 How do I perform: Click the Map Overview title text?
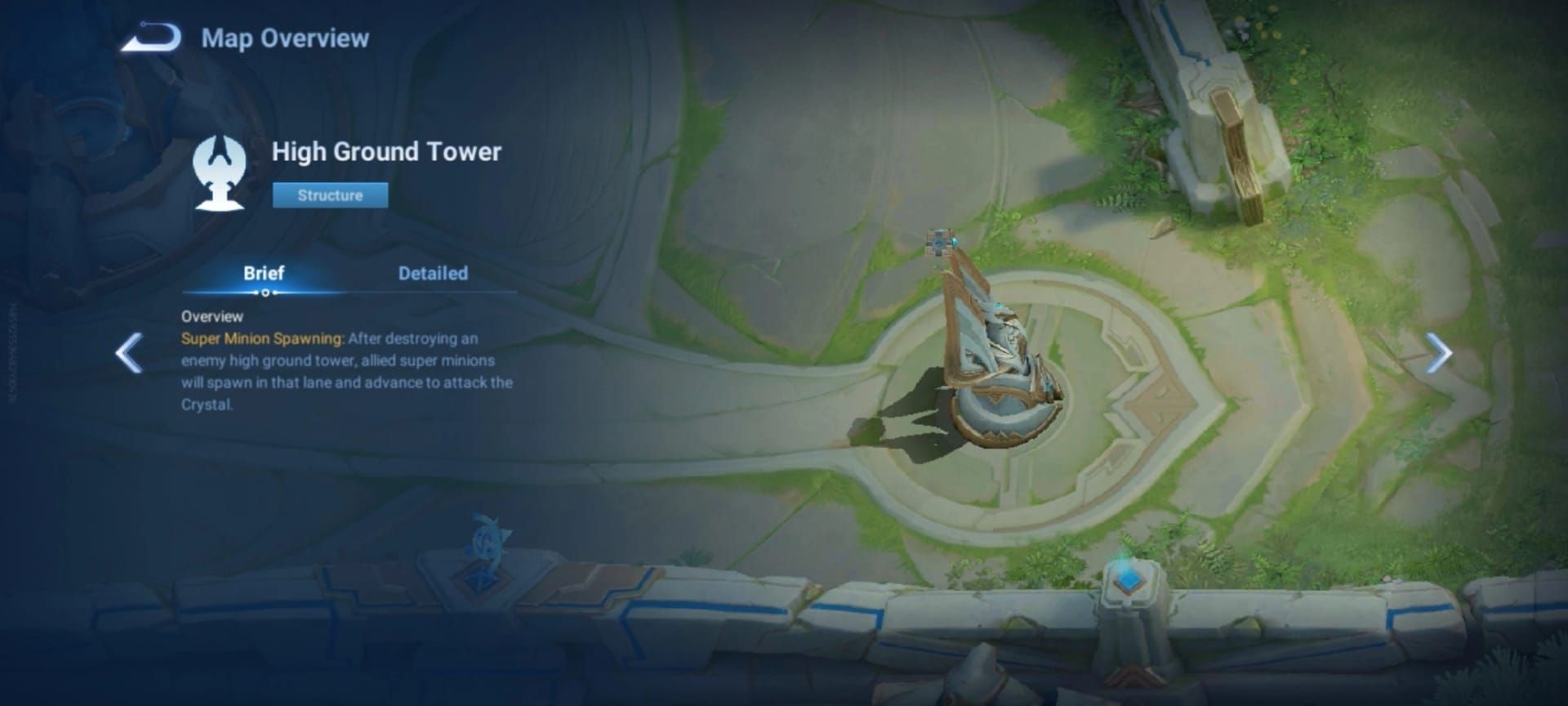284,37
